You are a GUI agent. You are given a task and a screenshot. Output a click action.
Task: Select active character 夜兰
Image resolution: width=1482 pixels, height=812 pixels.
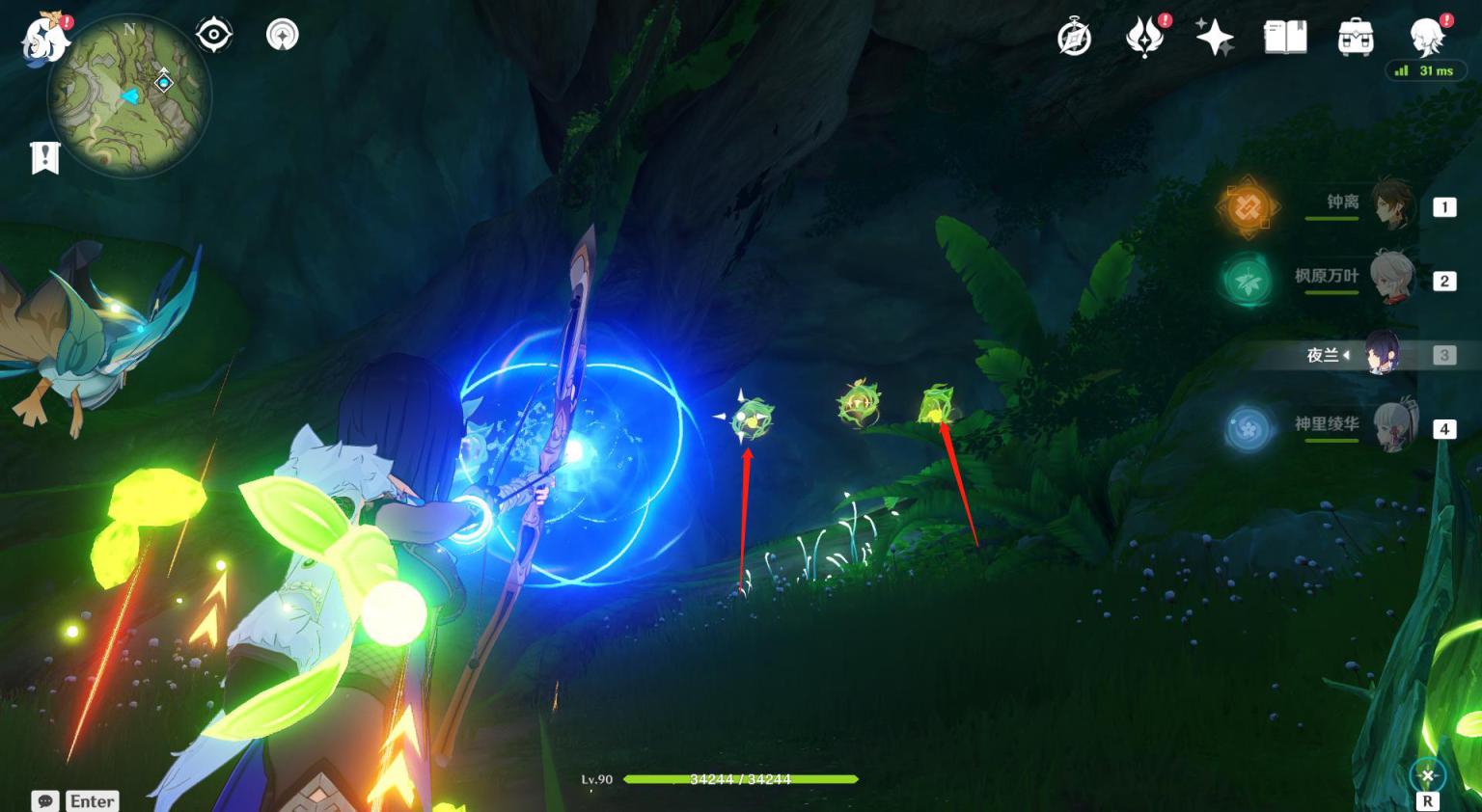(x=1383, y=355)
